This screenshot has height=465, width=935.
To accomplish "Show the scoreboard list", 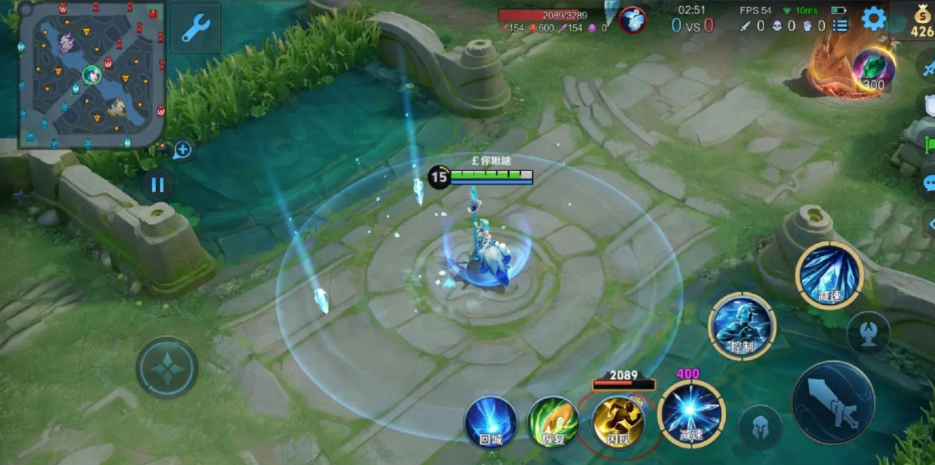I will pos(840,25).
